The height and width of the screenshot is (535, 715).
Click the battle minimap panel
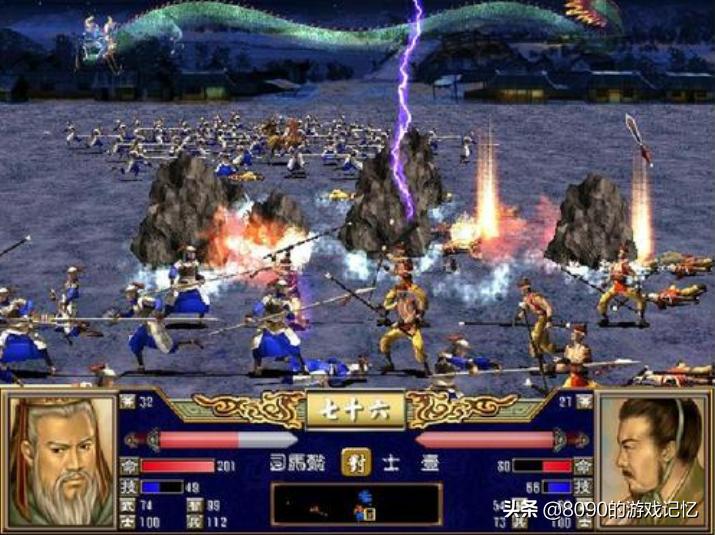point(356,503)
